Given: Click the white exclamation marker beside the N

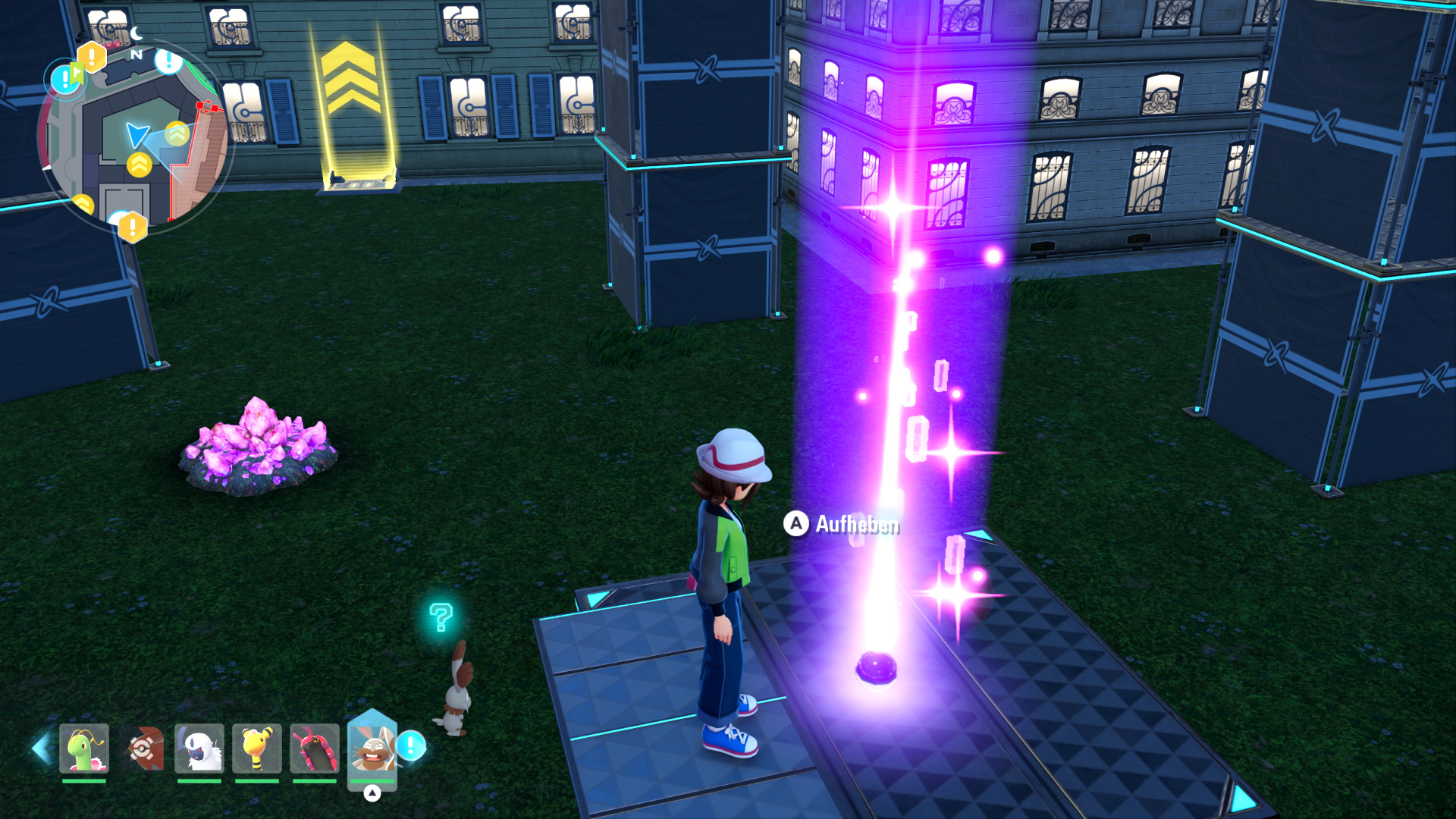Looking at the screenshot, I should 168,61.
